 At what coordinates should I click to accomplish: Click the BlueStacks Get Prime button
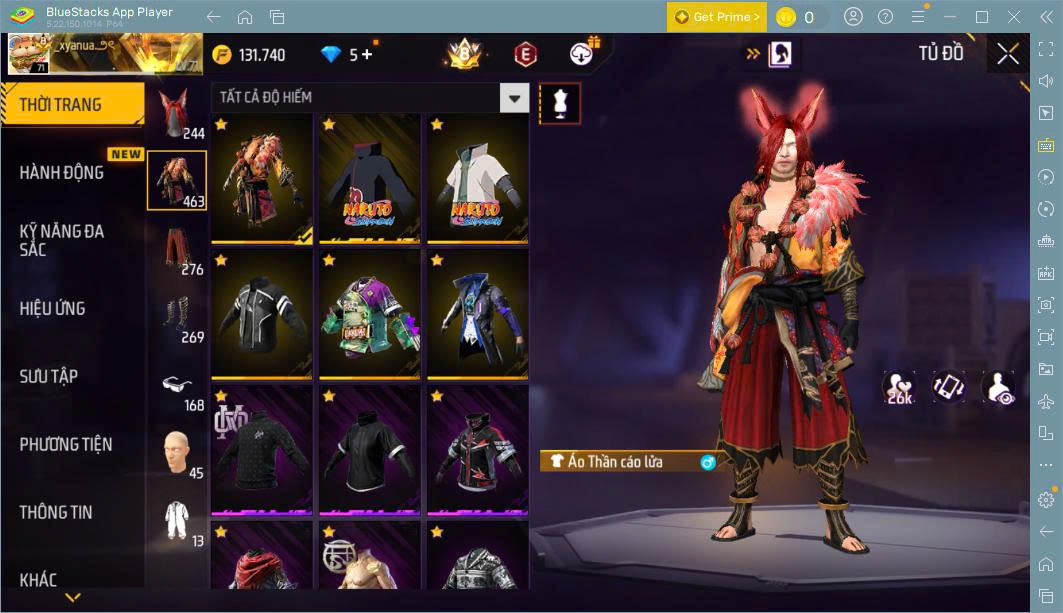[717, 17]
